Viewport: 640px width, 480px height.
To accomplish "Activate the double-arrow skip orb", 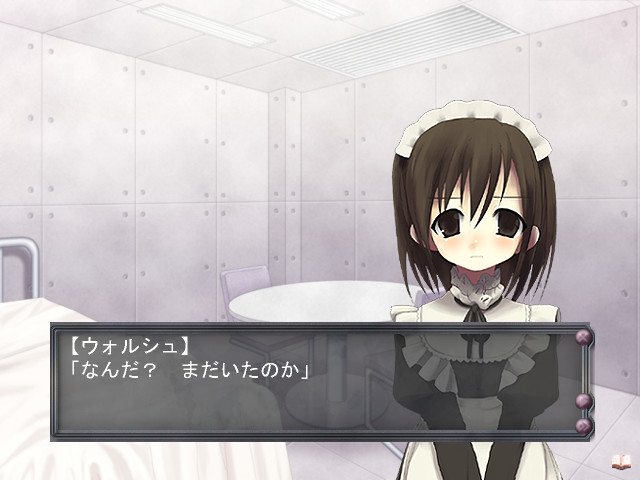I will pyautogui.click(x=583, y=426).
